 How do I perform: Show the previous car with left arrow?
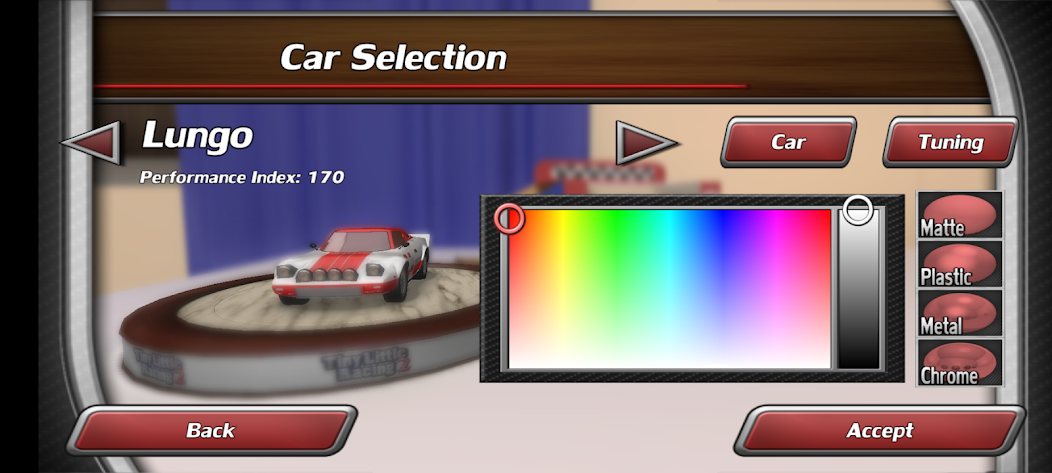click(x=91, y=141)
